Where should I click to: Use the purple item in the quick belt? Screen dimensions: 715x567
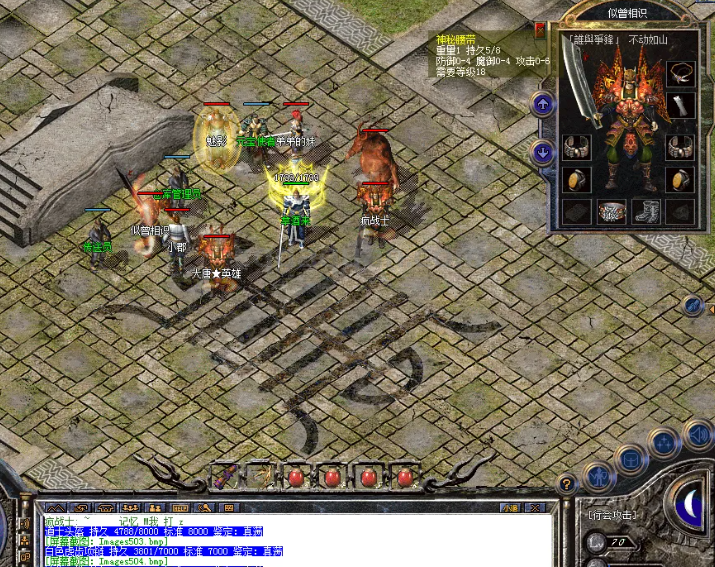click(x=223, y=476)
